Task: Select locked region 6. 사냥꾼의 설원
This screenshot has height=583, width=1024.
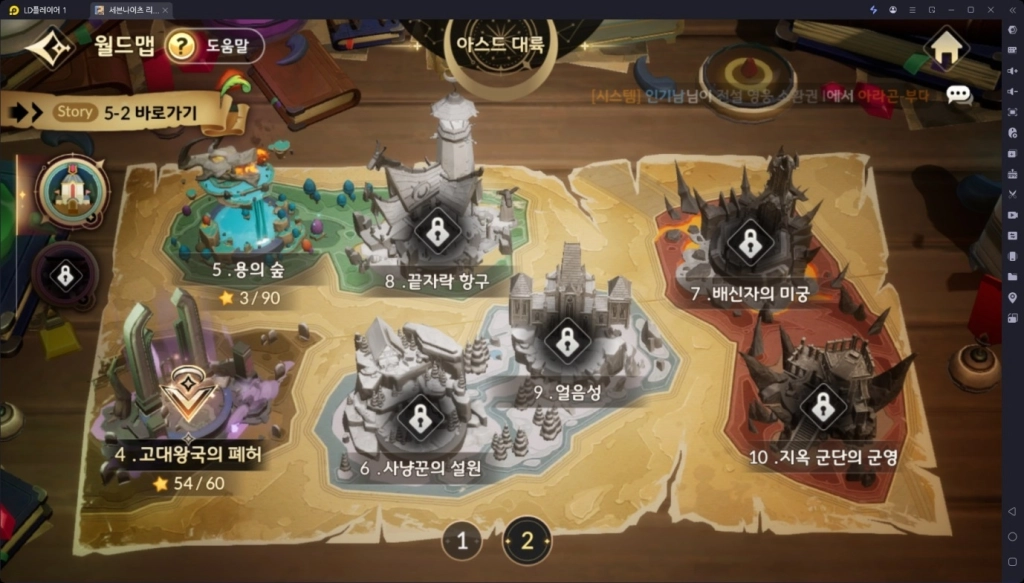Action: pos(420,418)
